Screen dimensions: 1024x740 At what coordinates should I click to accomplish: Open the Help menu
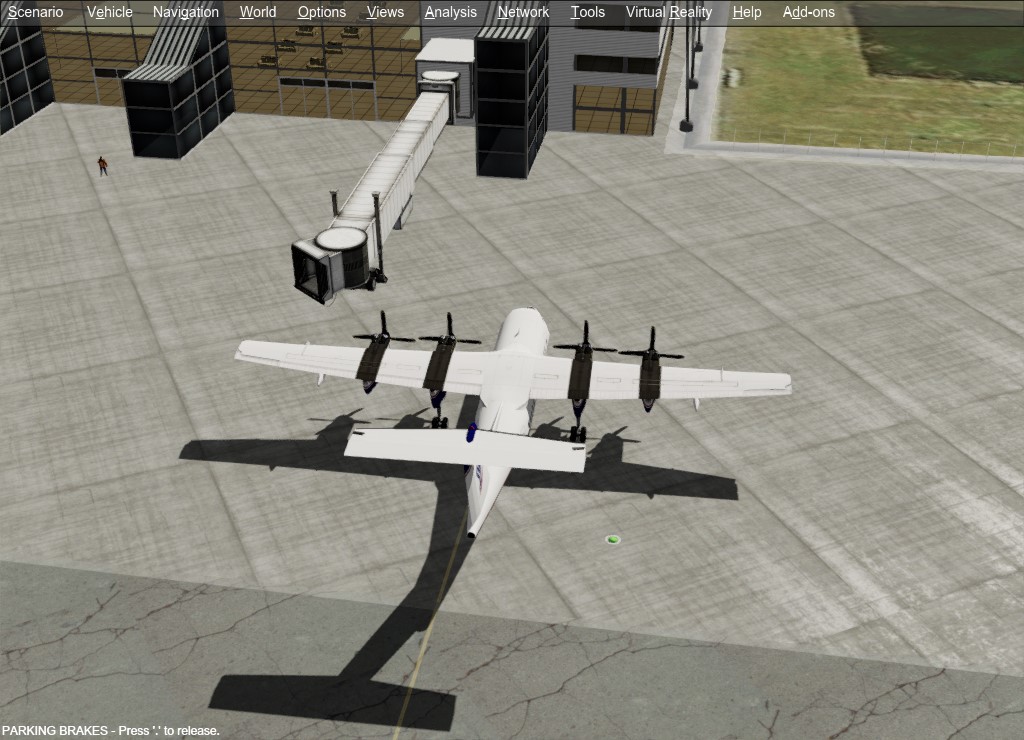coord(746,12)
